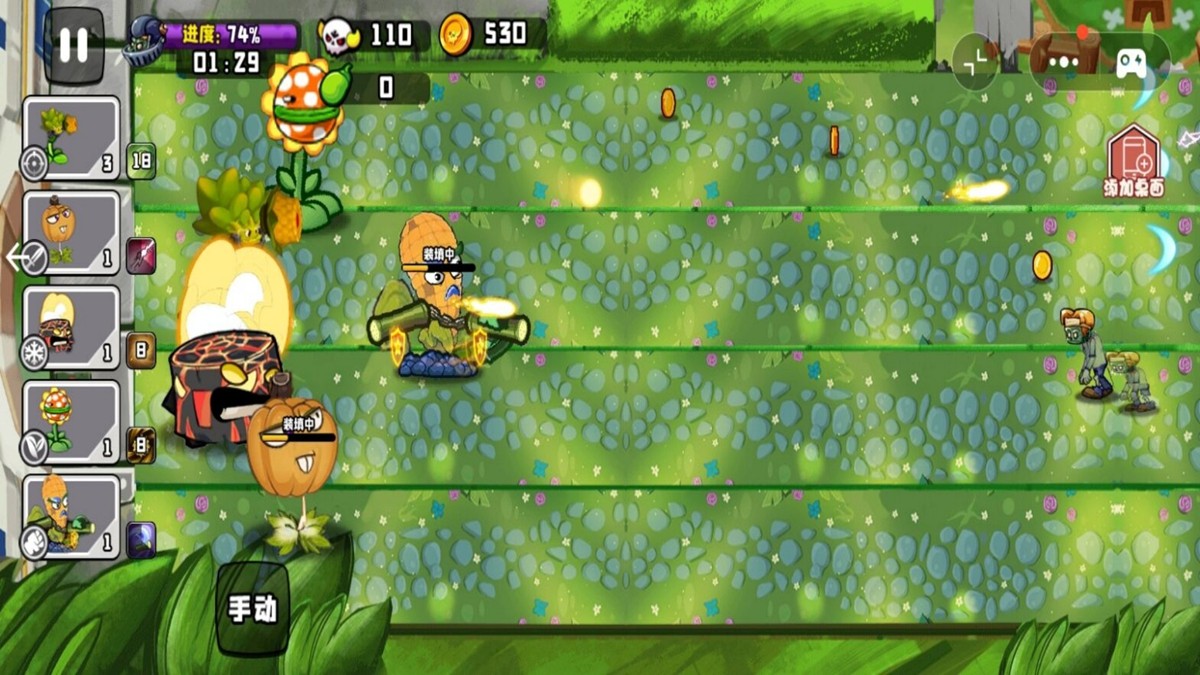
Task: Pause the game
Action: pos(74,46)
